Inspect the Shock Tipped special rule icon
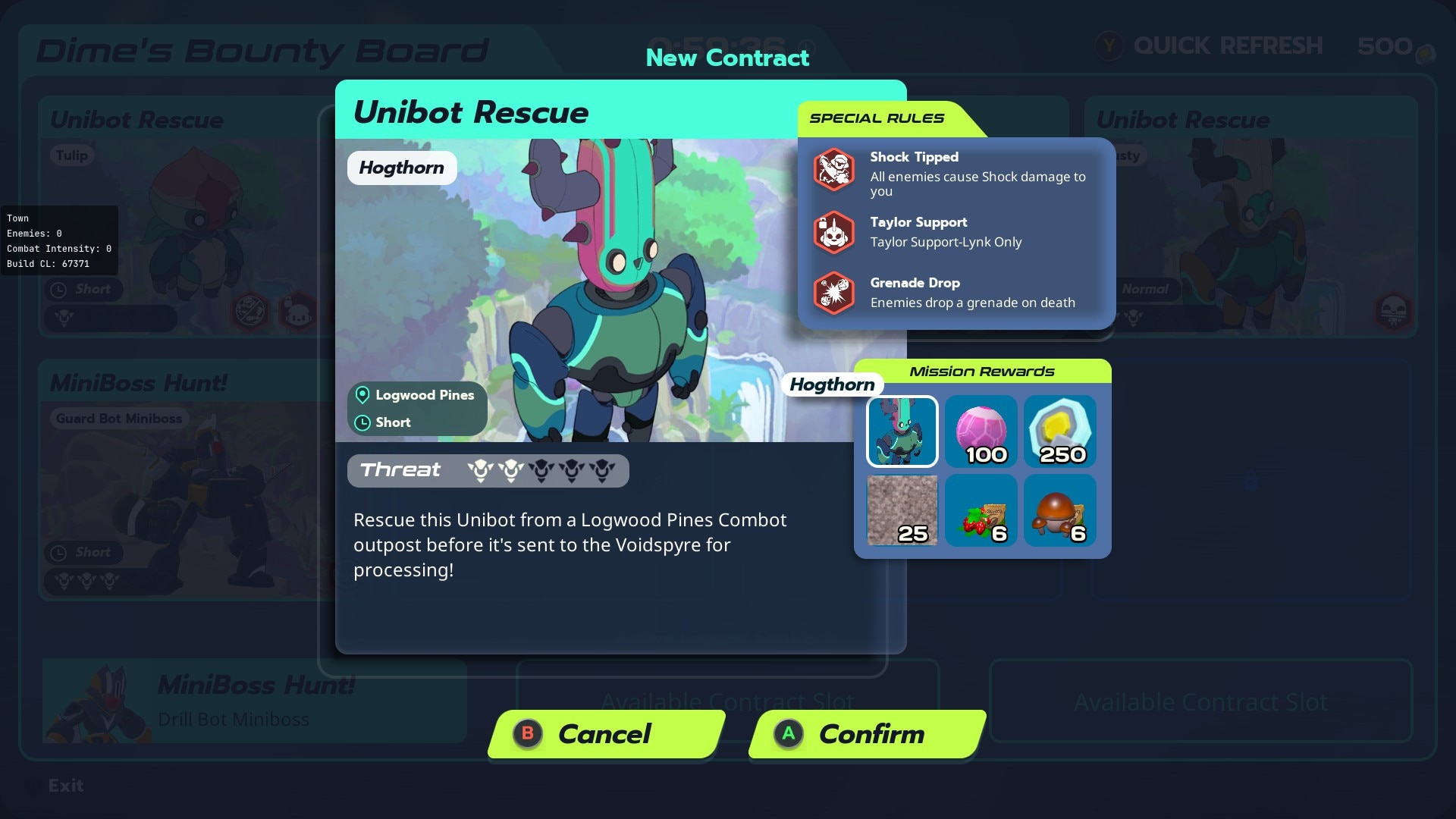The height and width of the screenshot is (819, 1456). pos(834,168)
